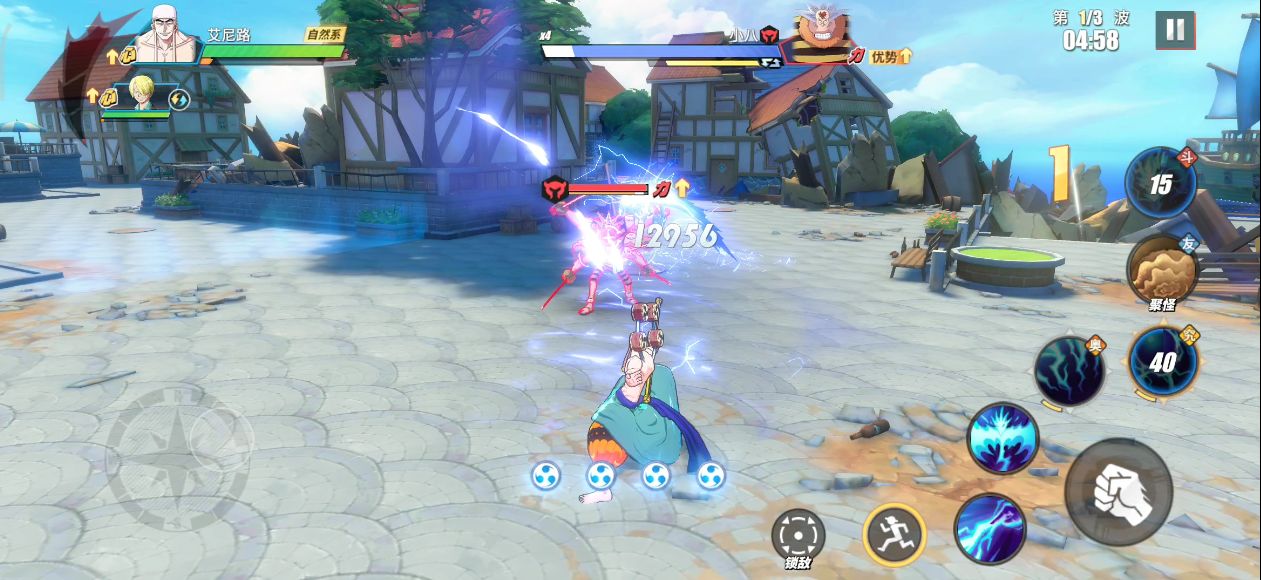Use the blue lightning bolt skill

tap(990, 528)
